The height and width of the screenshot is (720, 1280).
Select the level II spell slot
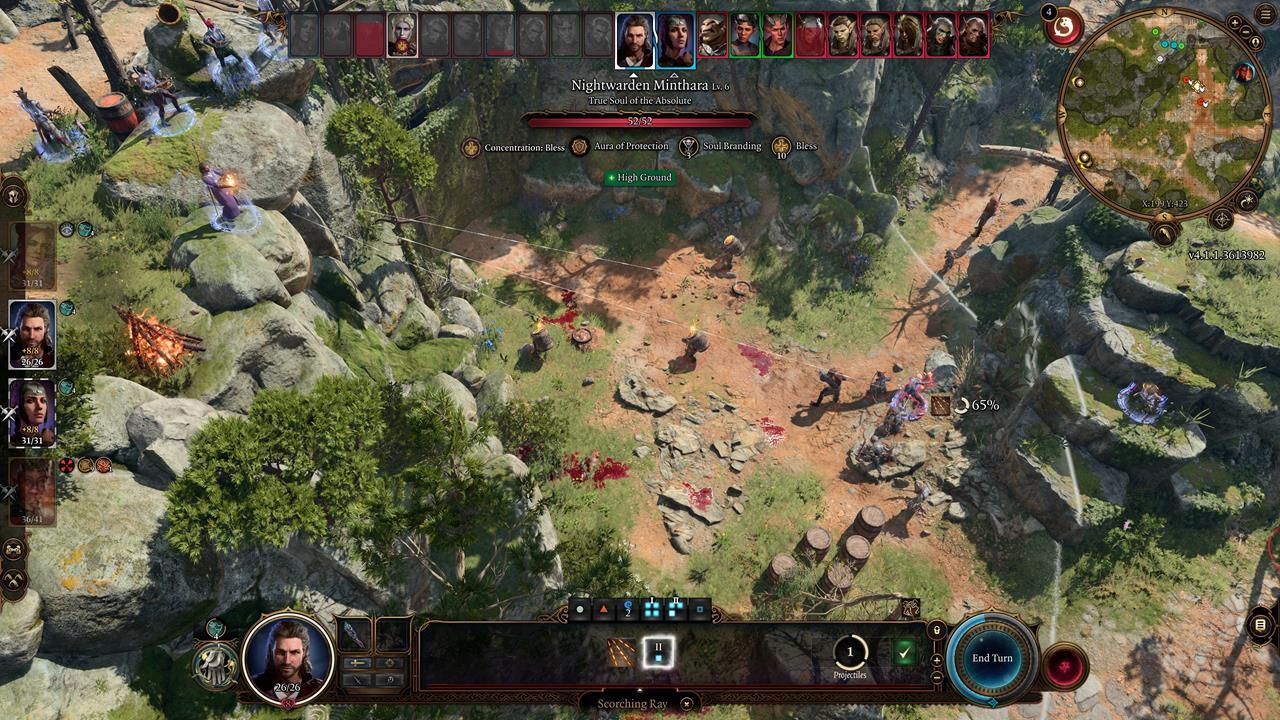point(658,652)
